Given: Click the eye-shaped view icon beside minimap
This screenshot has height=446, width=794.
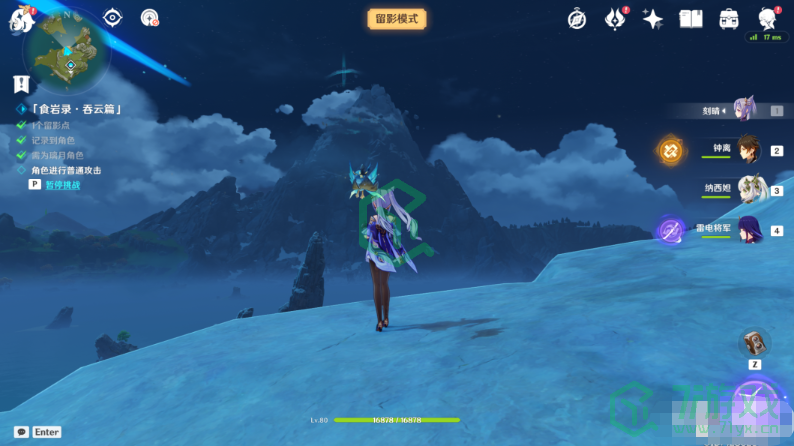Looking at the screenshot, I should pos(112,17).
